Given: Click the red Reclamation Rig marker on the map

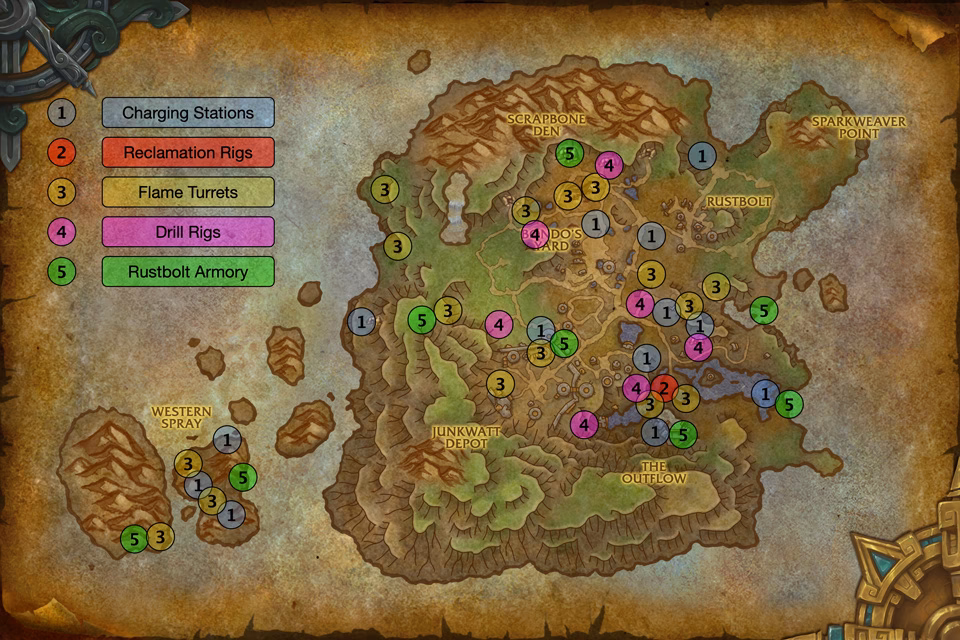Looking at the screenshot, I should click(x=664, y=389).
